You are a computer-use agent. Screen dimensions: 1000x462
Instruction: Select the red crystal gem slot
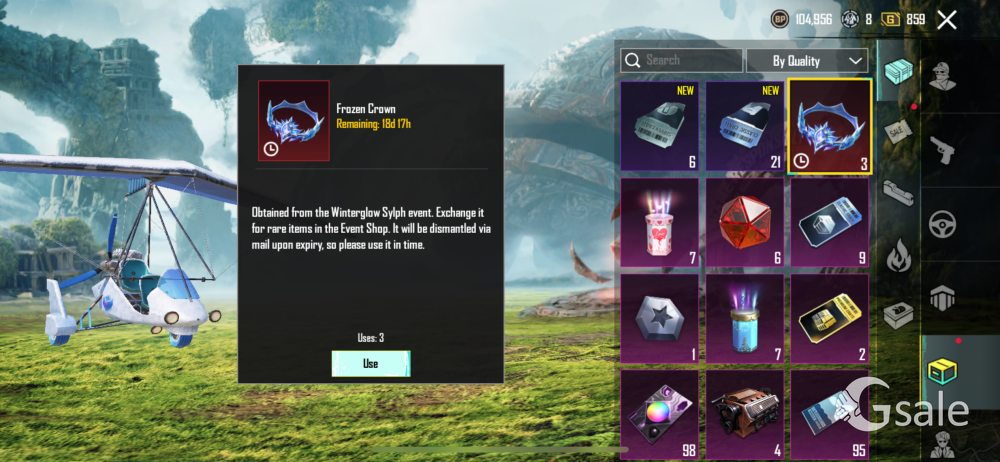point(745,221)
